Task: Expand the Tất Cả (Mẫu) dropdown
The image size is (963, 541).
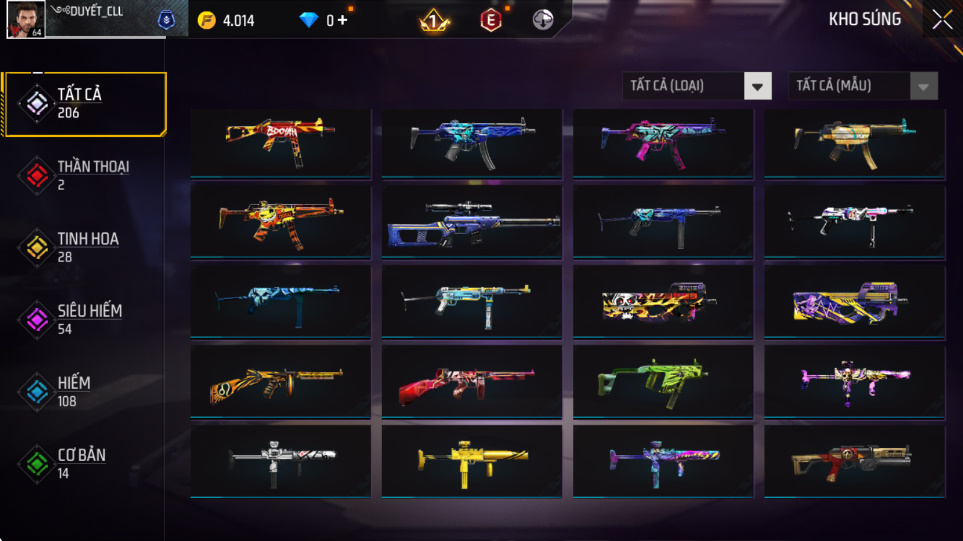Action: pos(863,86)
